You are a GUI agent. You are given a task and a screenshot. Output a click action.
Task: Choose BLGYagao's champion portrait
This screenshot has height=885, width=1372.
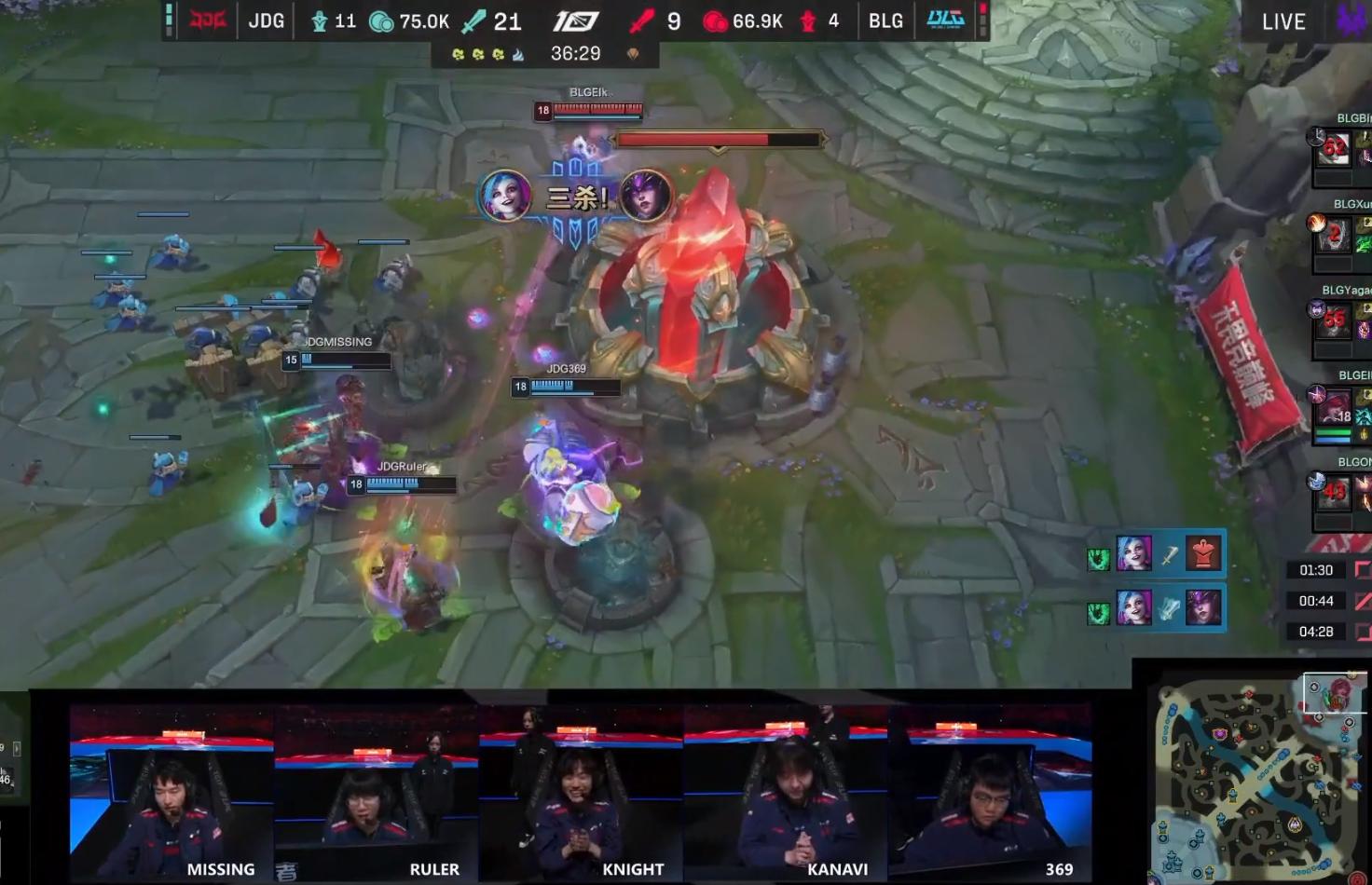coord(1334,321)
